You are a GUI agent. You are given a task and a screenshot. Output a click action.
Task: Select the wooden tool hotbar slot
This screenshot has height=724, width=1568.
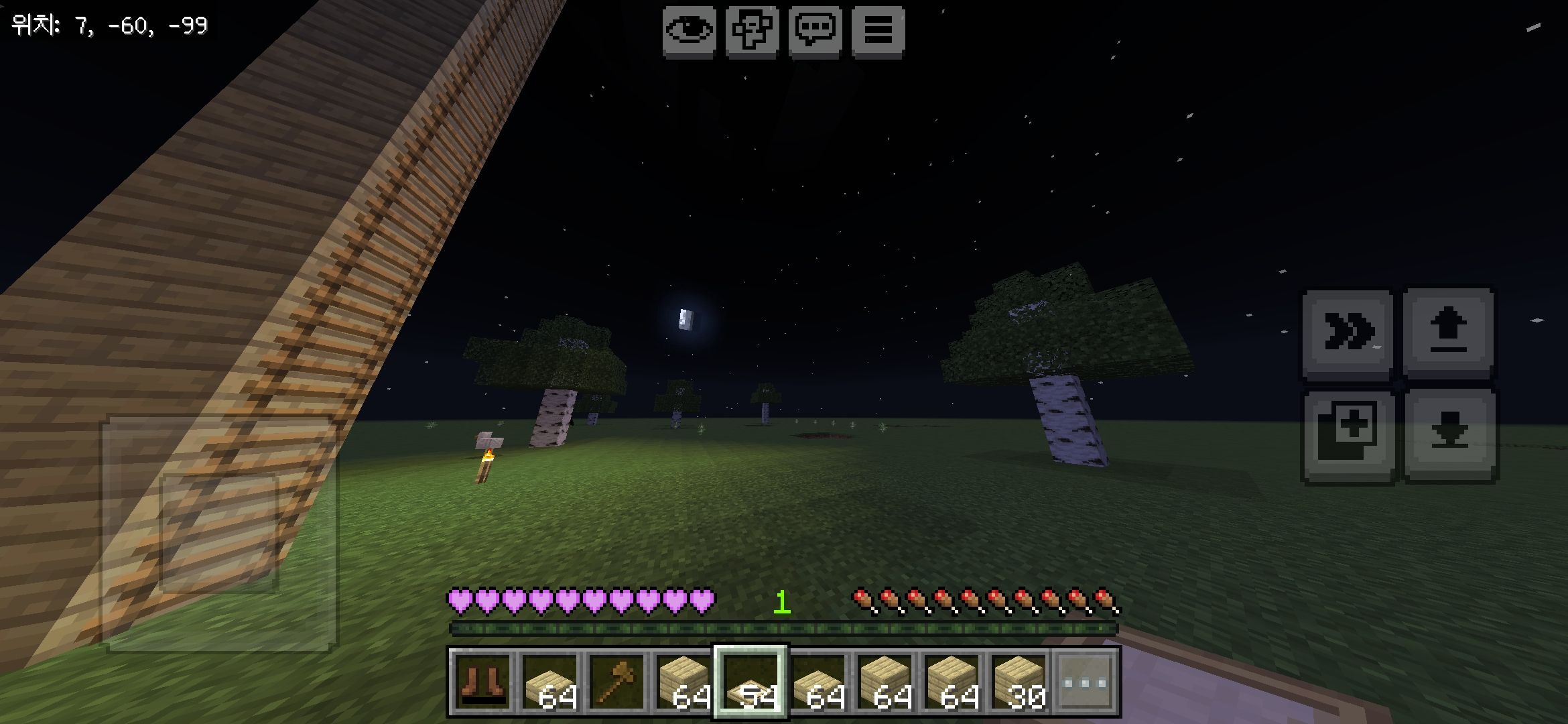[616, 682]
